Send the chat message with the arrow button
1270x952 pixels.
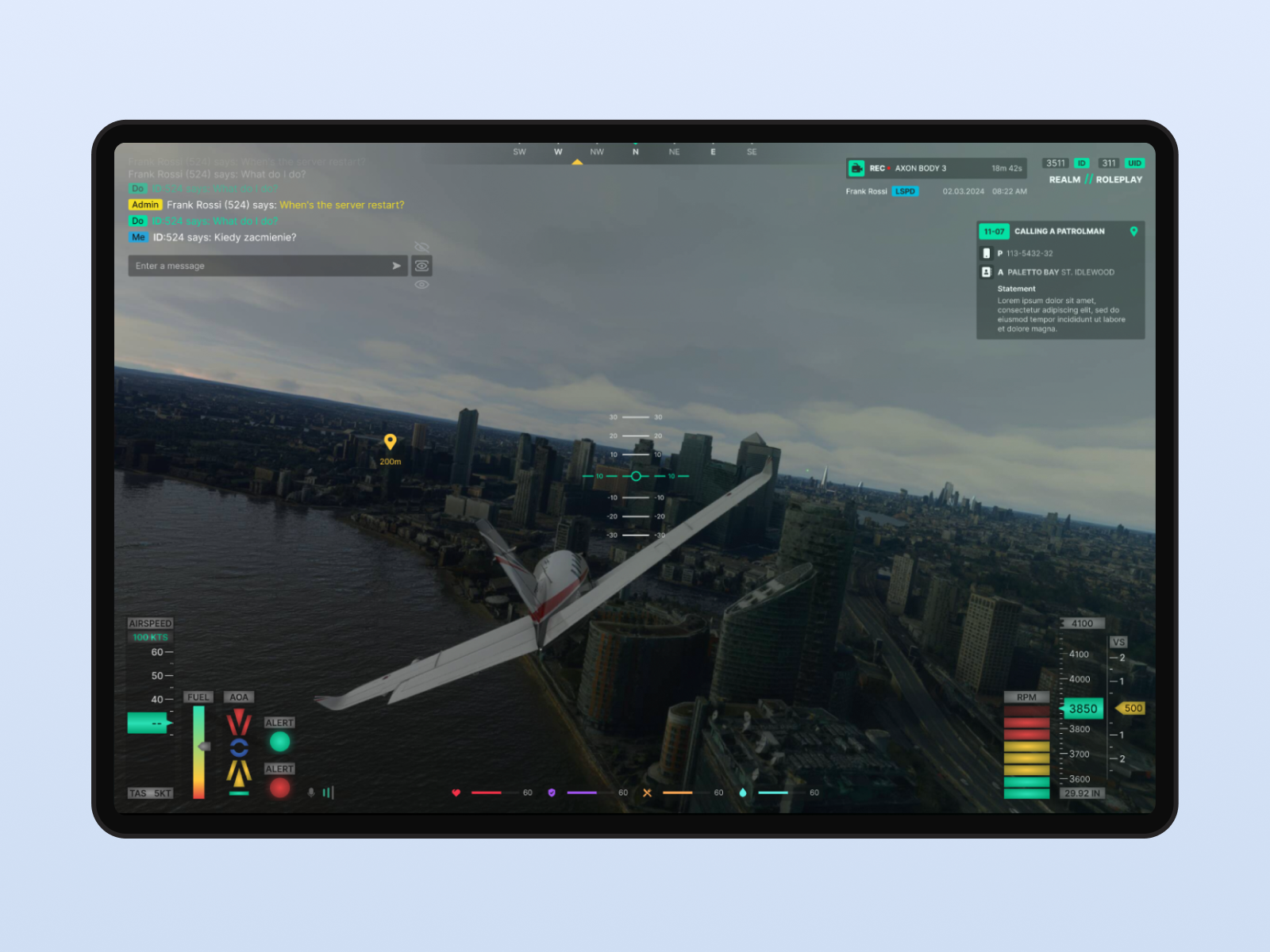(x=396, y=266)
